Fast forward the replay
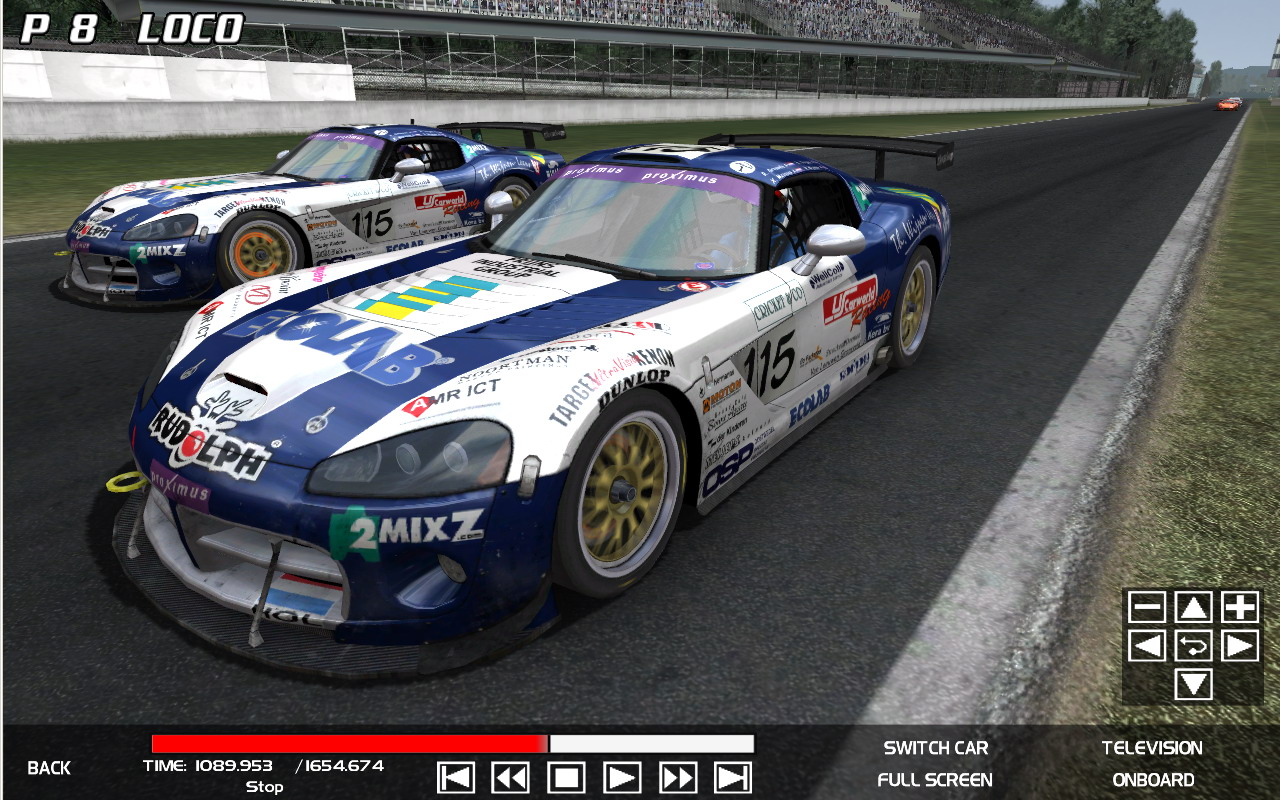The width and height of the screenshot is (1280, 800). tap(677, 777)
